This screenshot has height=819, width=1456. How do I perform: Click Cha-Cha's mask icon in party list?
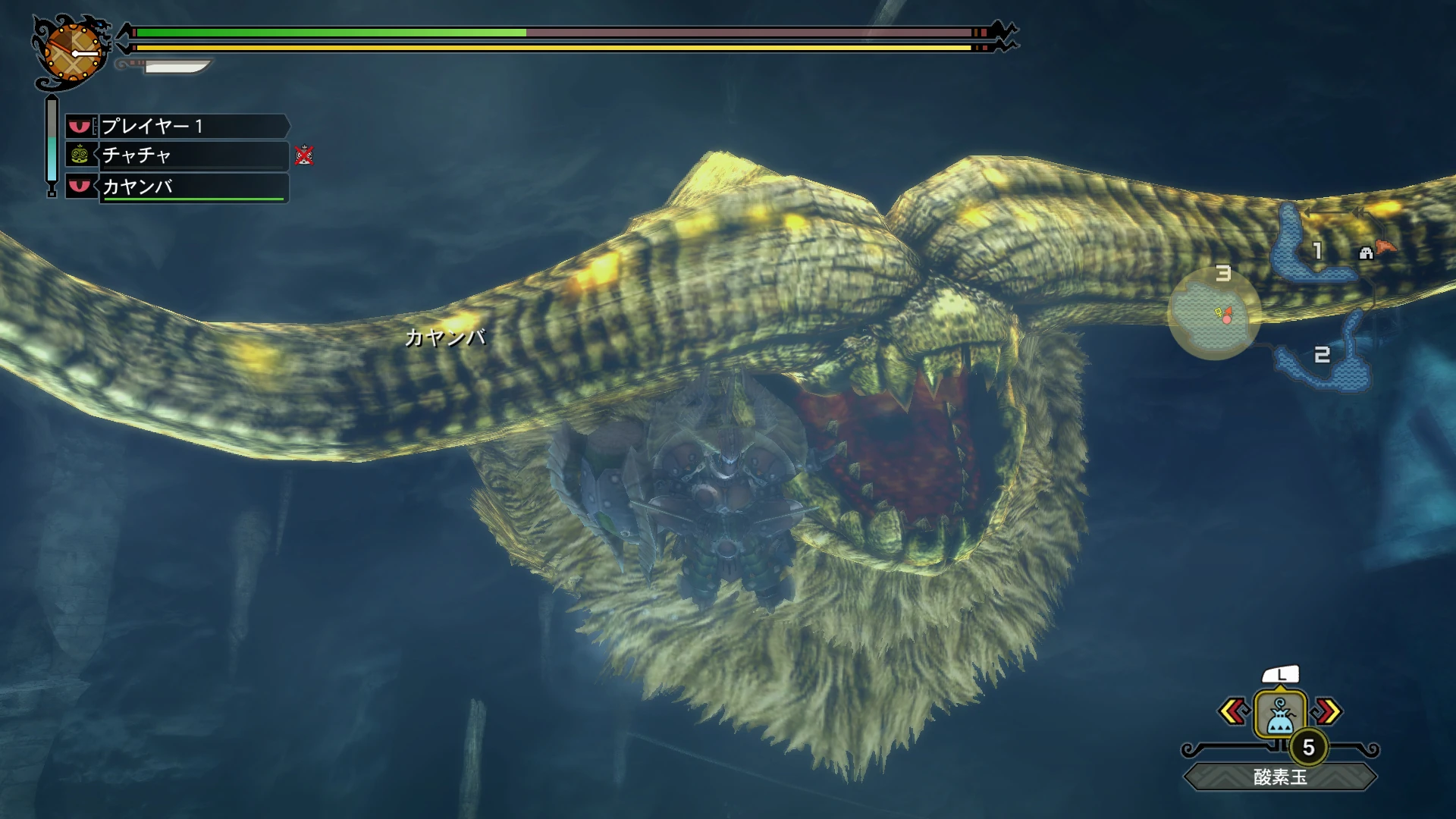click(80, 156)
